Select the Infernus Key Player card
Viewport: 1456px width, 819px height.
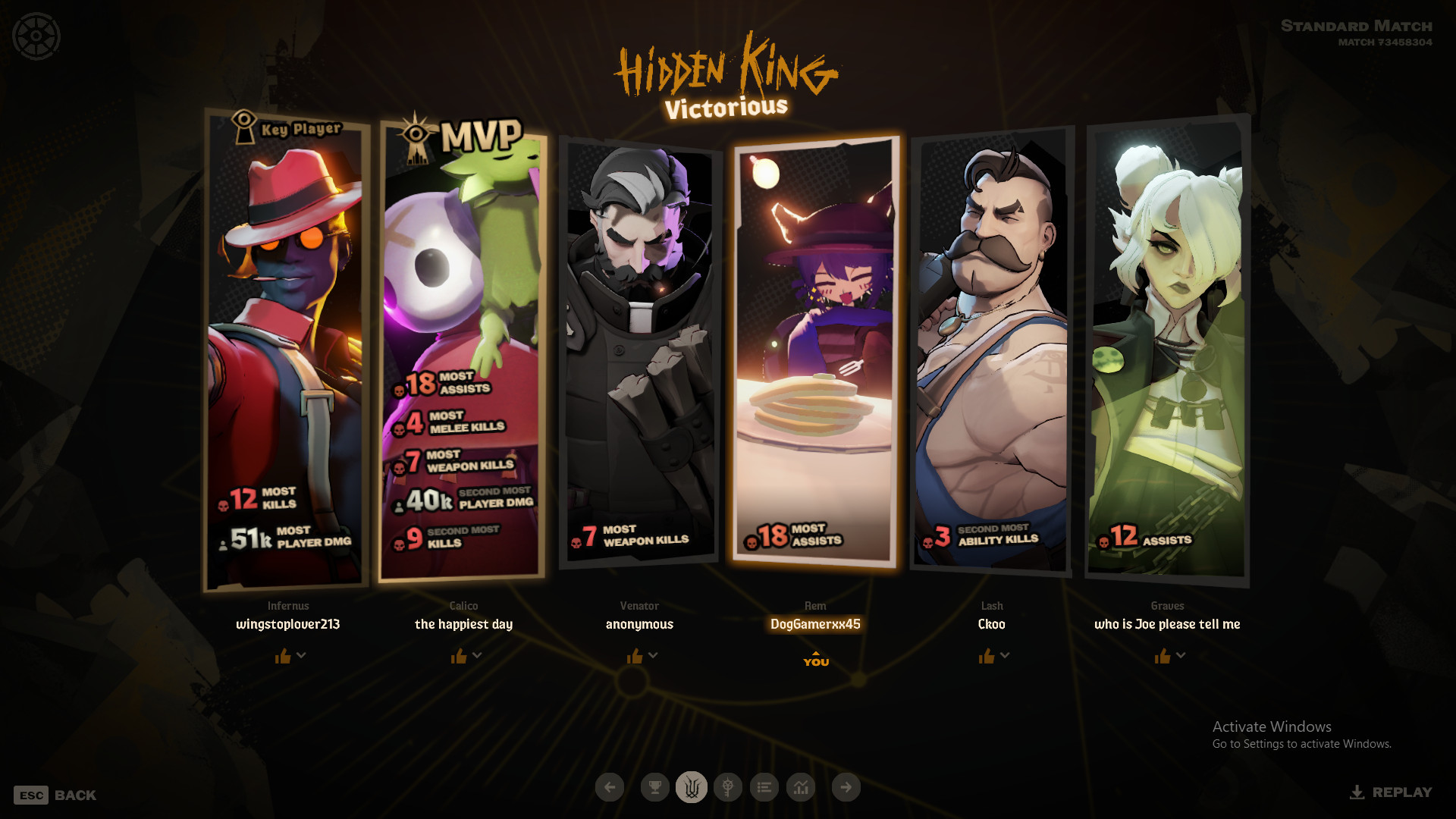point(287,349)
